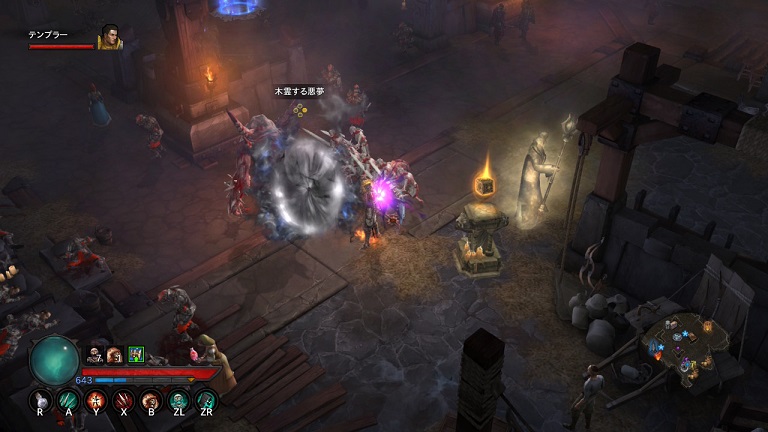Activate the red claw slashes skill
Viewport: 768px width, 432px height.
(x=124, y=401)
